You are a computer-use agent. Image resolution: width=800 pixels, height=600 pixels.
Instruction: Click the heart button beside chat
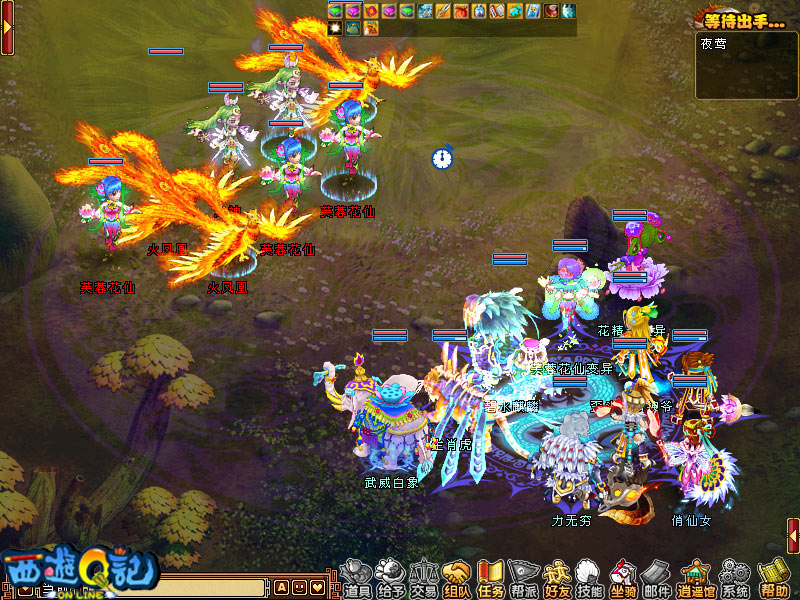317,587
